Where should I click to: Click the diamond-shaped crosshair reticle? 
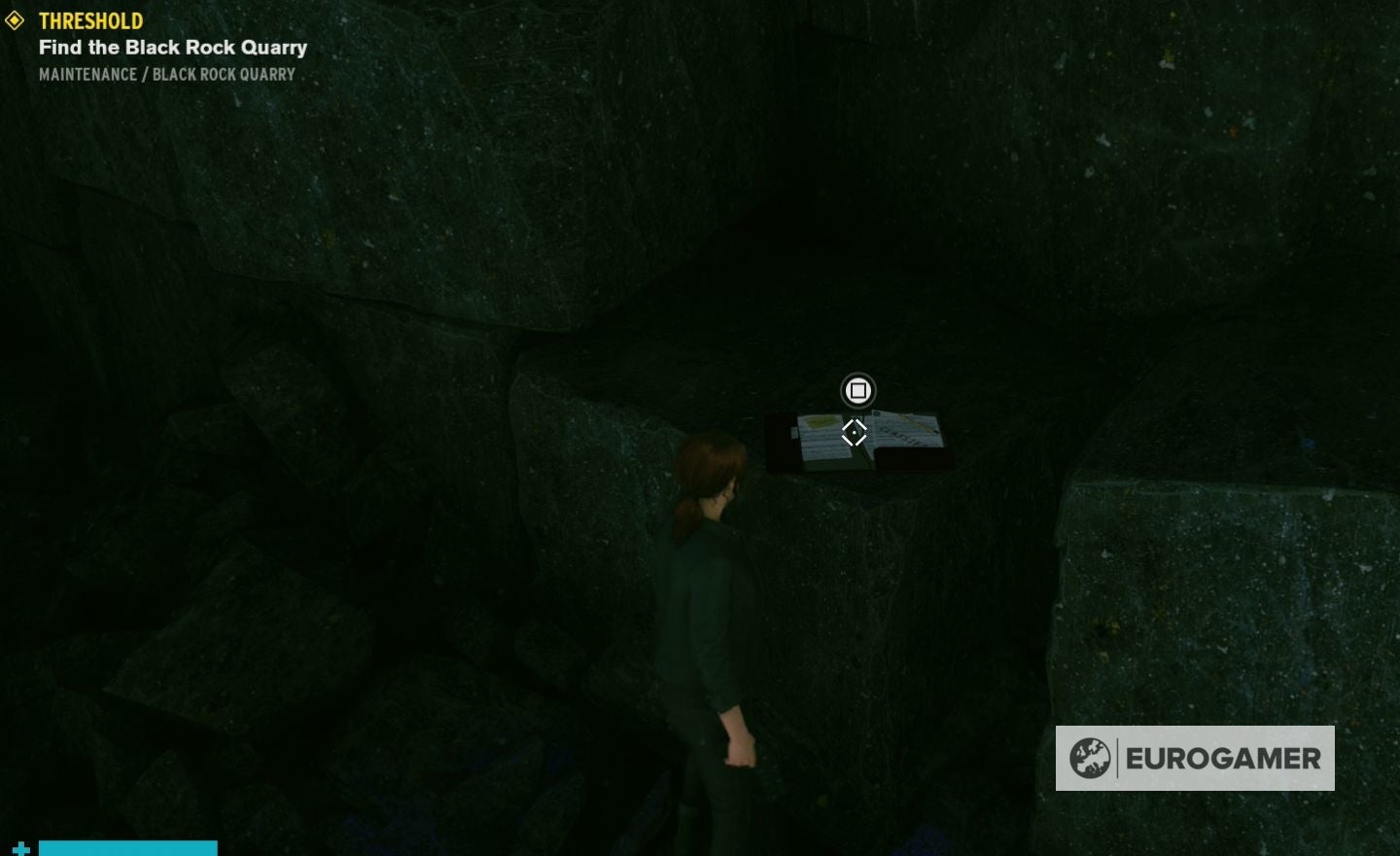pyautogui.click(x=855, y=433)
